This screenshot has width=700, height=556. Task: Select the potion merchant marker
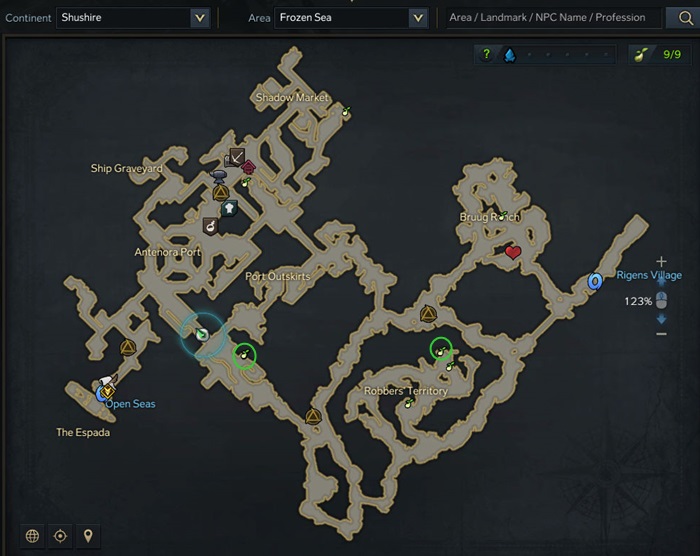[211, 225]
